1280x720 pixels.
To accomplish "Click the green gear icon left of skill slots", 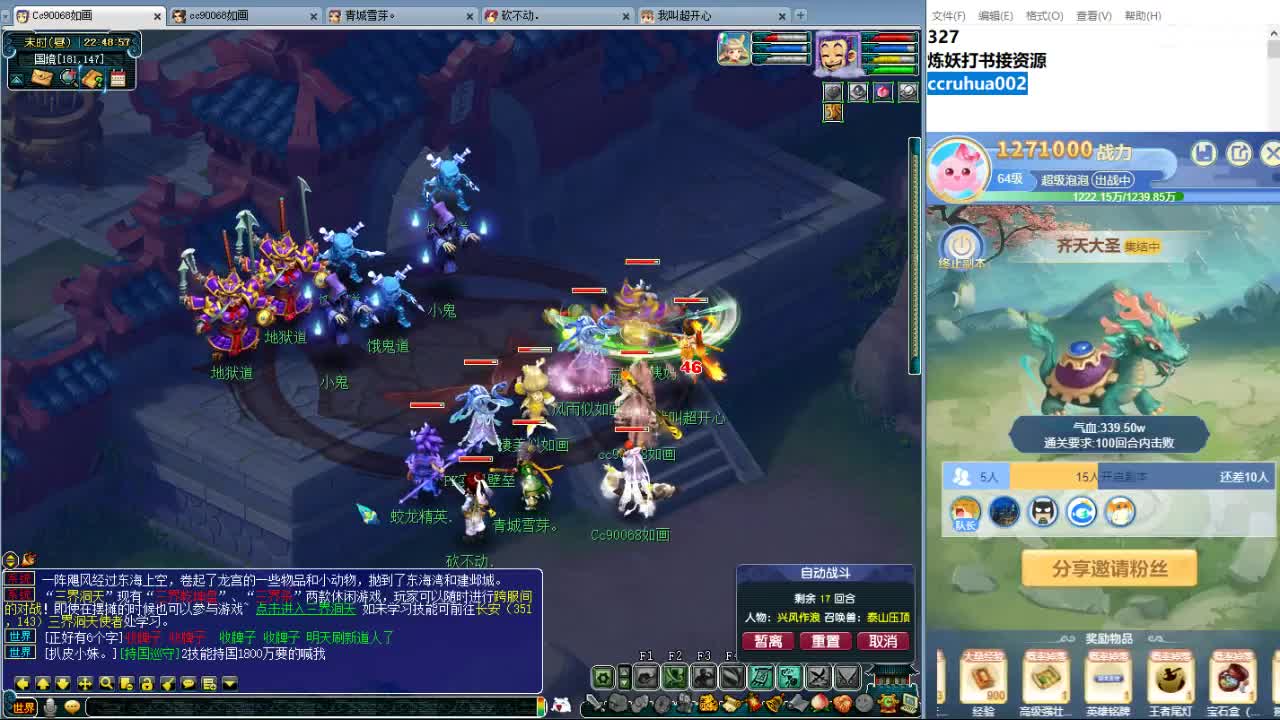I will 603,676.
